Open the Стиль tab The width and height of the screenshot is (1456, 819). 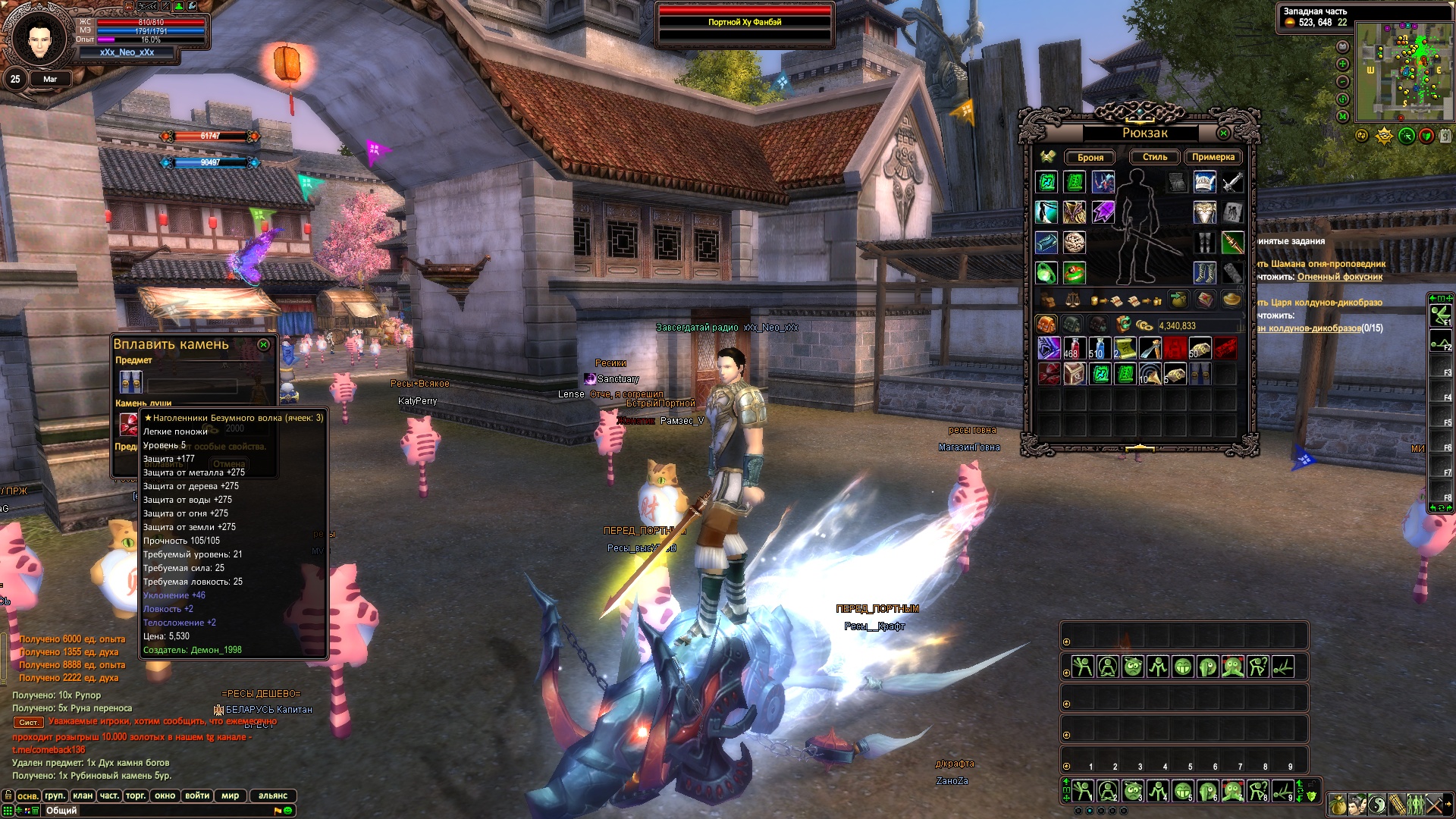(1154, 157)
